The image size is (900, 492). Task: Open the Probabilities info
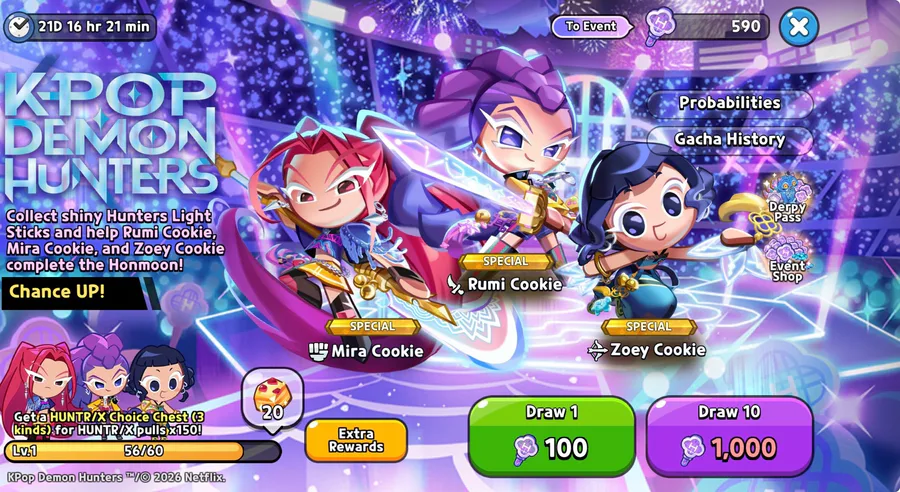729,103
